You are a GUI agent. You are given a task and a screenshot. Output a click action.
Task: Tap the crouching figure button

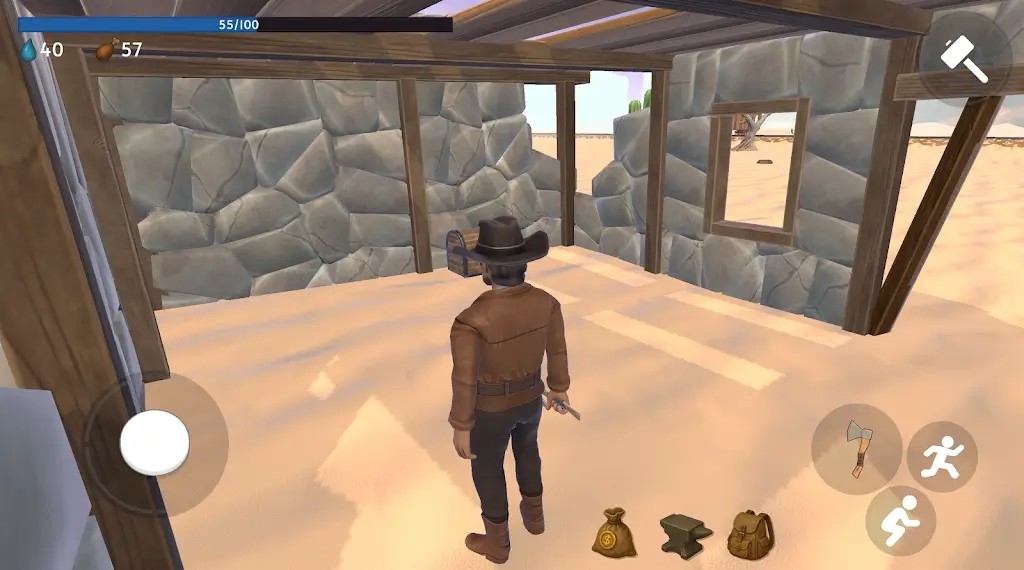[900, 520]
